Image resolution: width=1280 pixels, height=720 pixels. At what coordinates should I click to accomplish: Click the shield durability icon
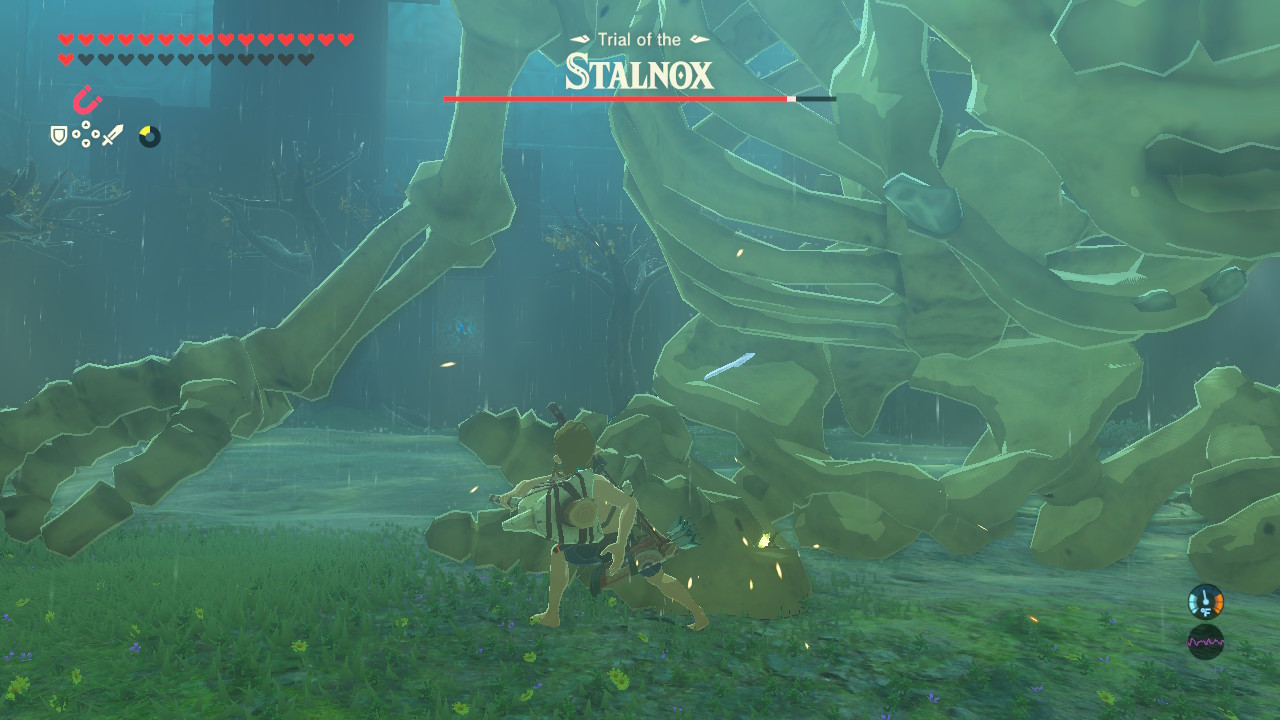(x=57, y=135)
